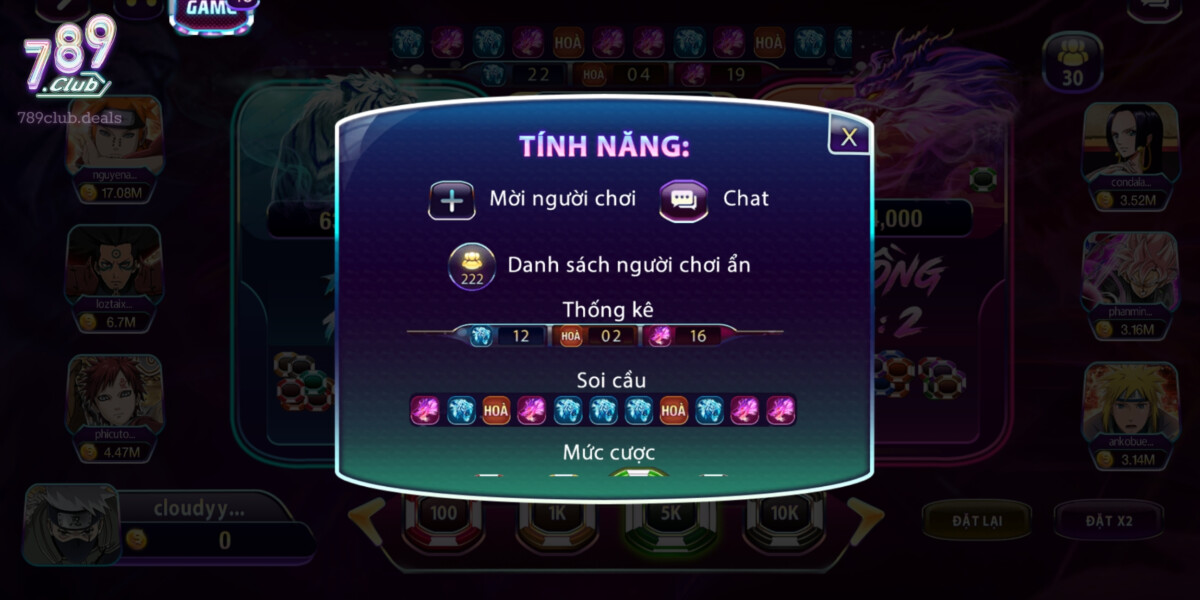Show the hidden player list icon
The image size is (1200, 600).
[472, 266]
